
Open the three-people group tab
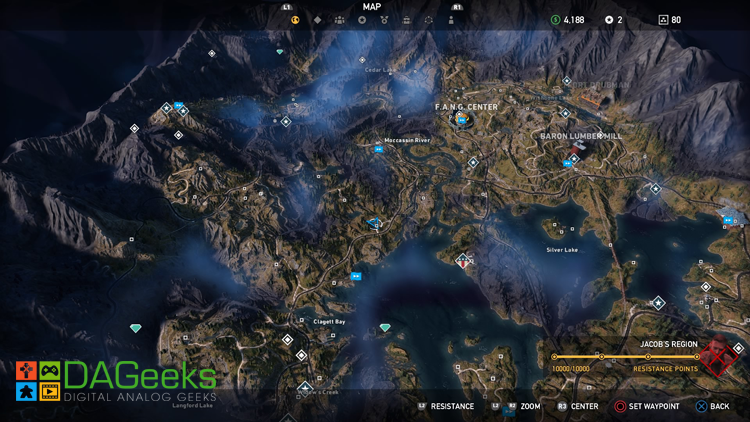point(340,20)
